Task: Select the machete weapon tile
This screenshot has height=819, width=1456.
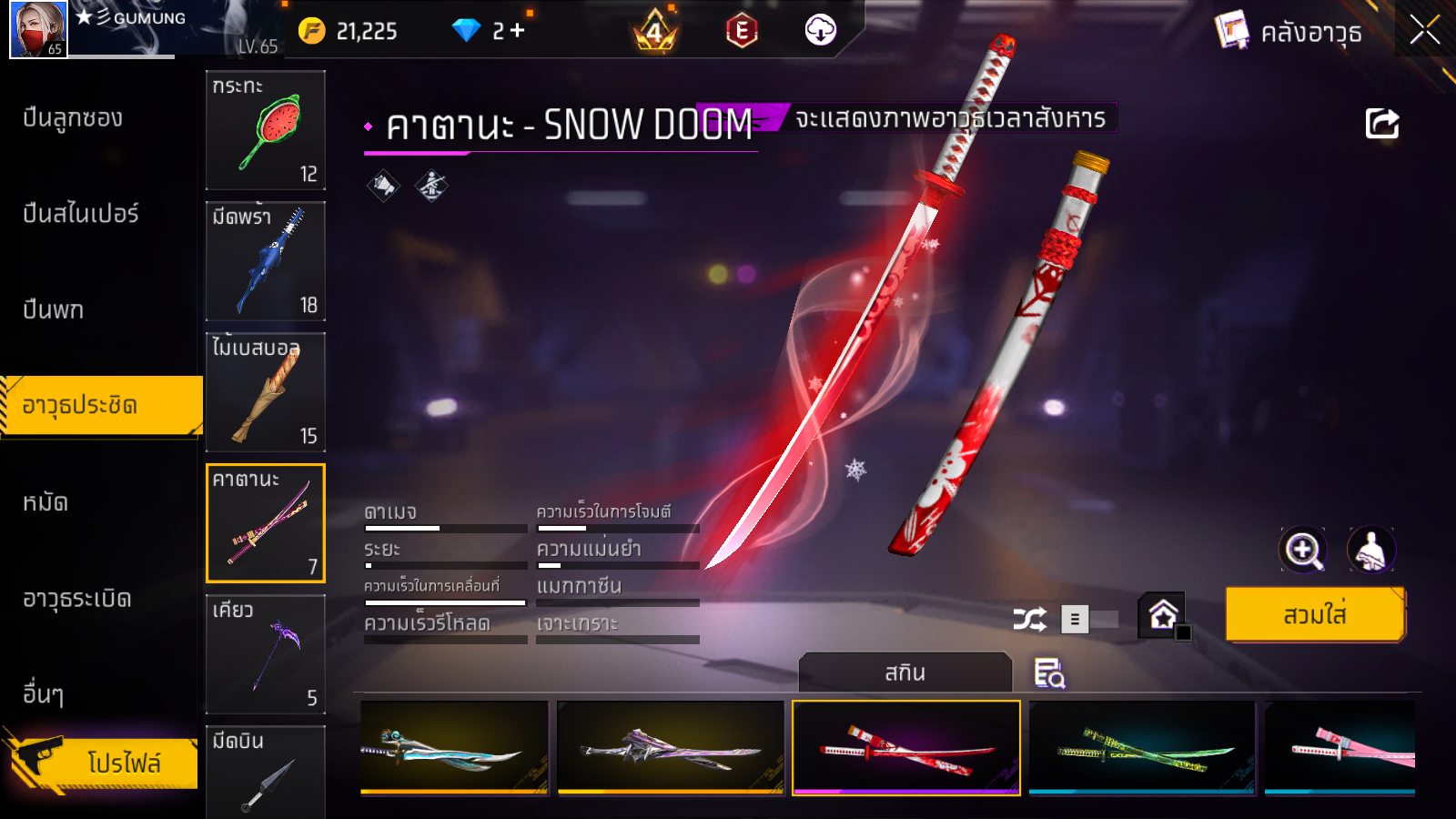Action: coord(266,261)
